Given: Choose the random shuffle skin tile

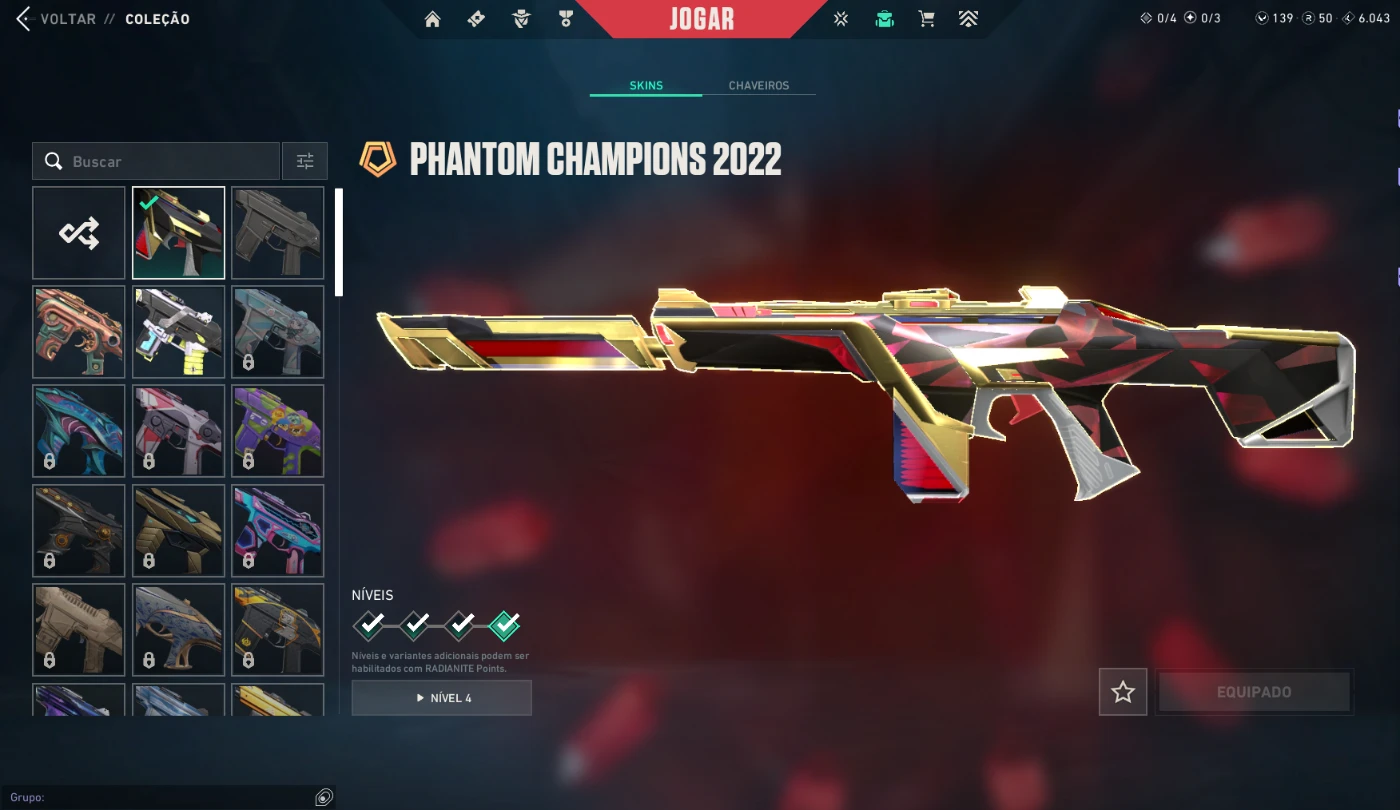Looking at the screenshot, I should tap(79, 233).
